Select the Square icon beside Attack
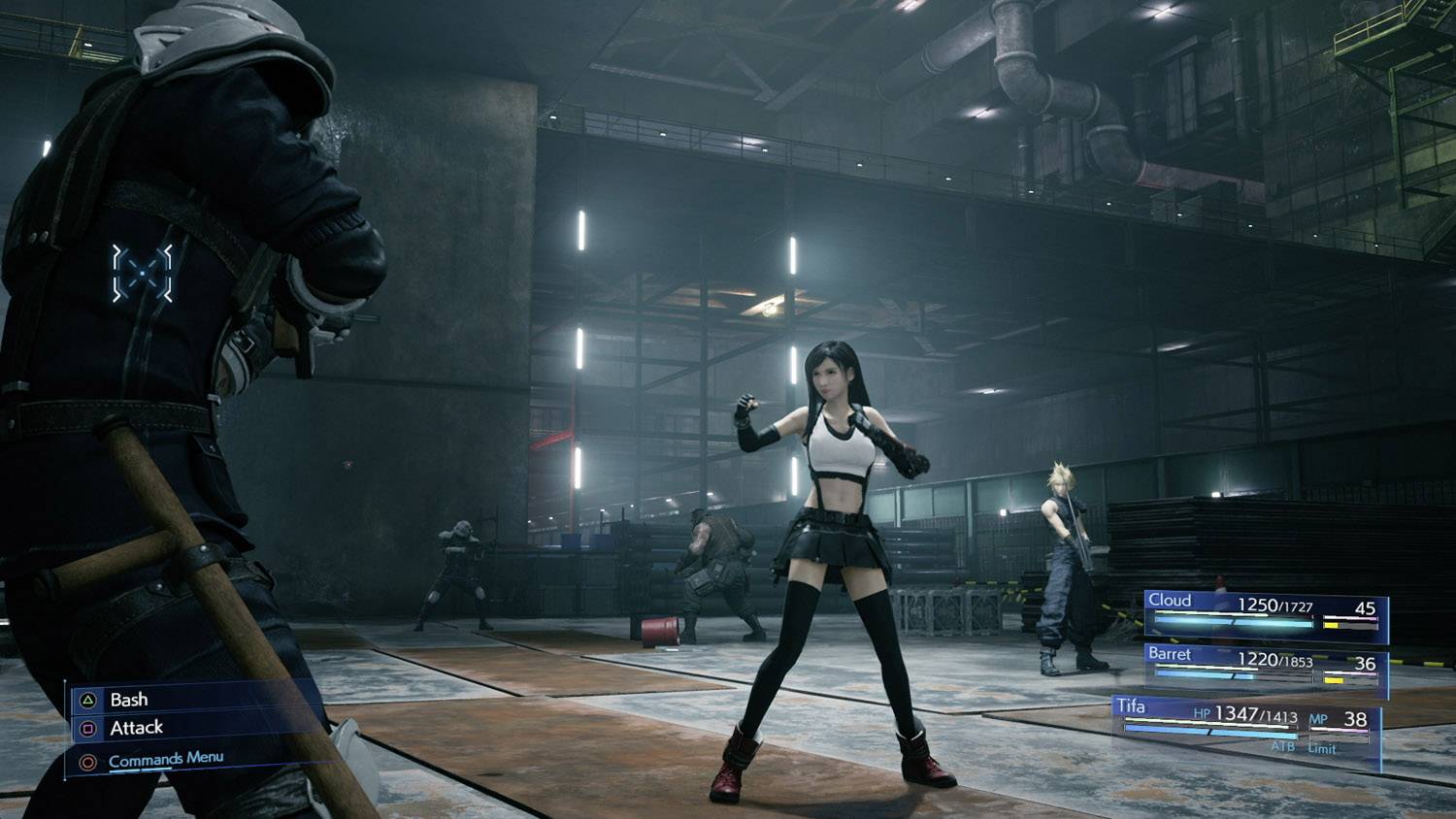Screen dimensions: 1456x819 [85, 728]
